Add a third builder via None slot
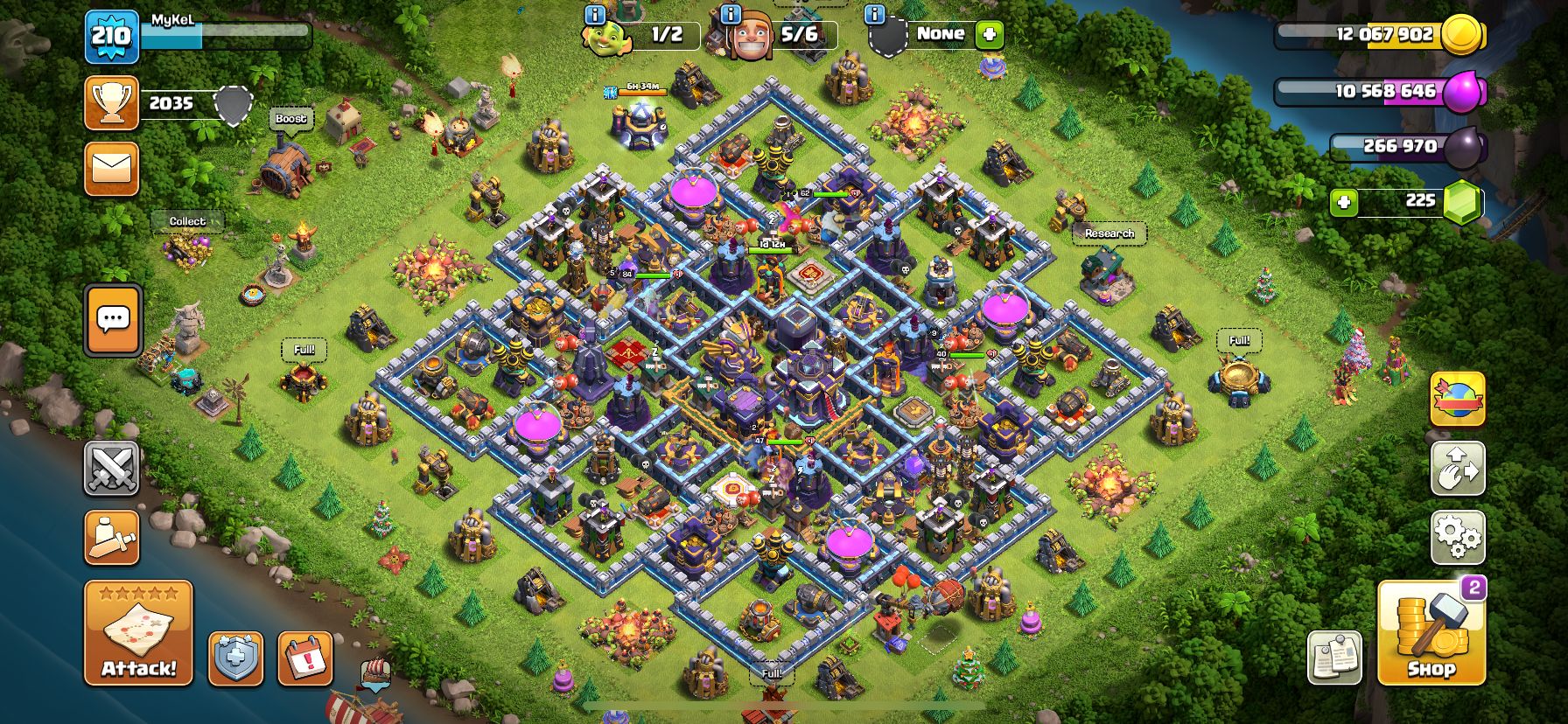 (x=988, y=35)
